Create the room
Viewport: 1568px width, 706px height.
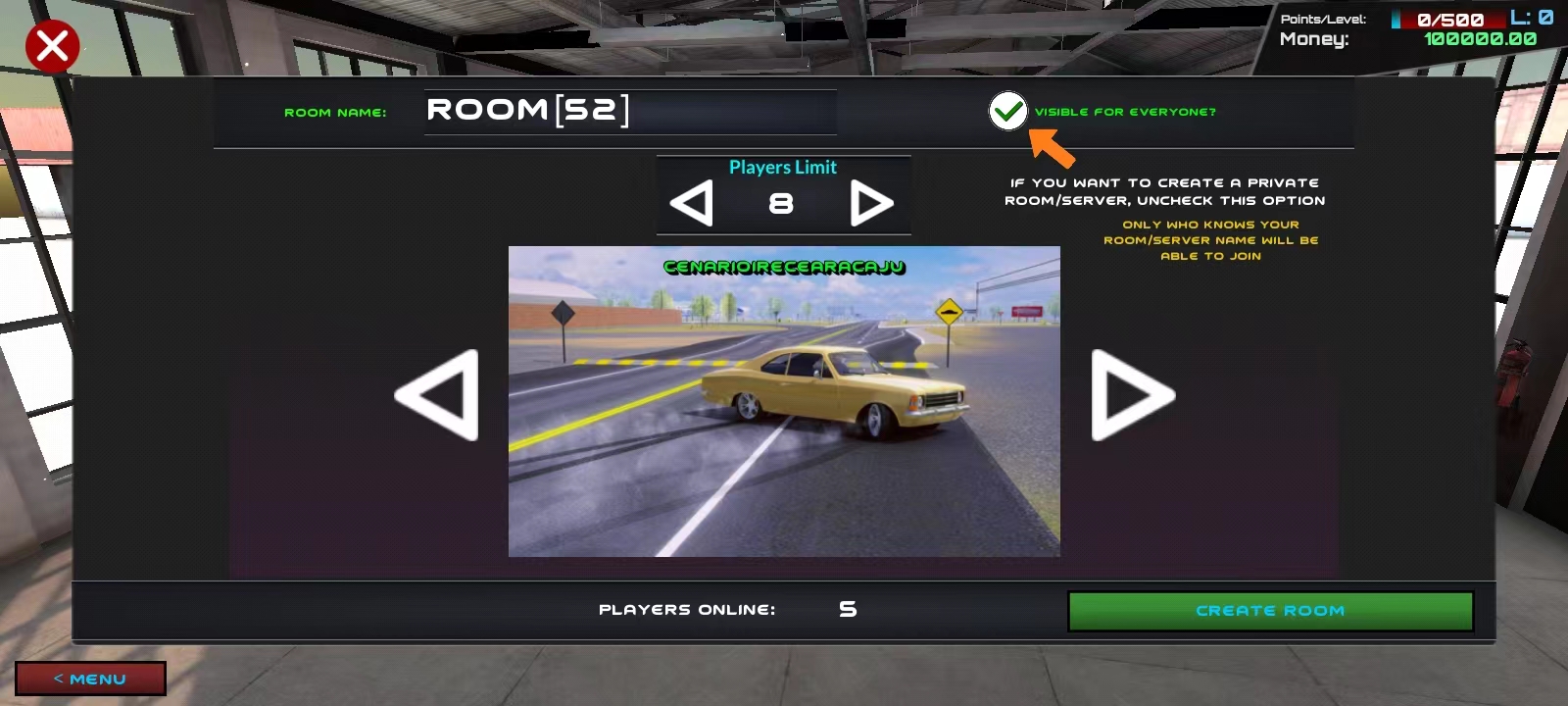(x=1270, y=611)
